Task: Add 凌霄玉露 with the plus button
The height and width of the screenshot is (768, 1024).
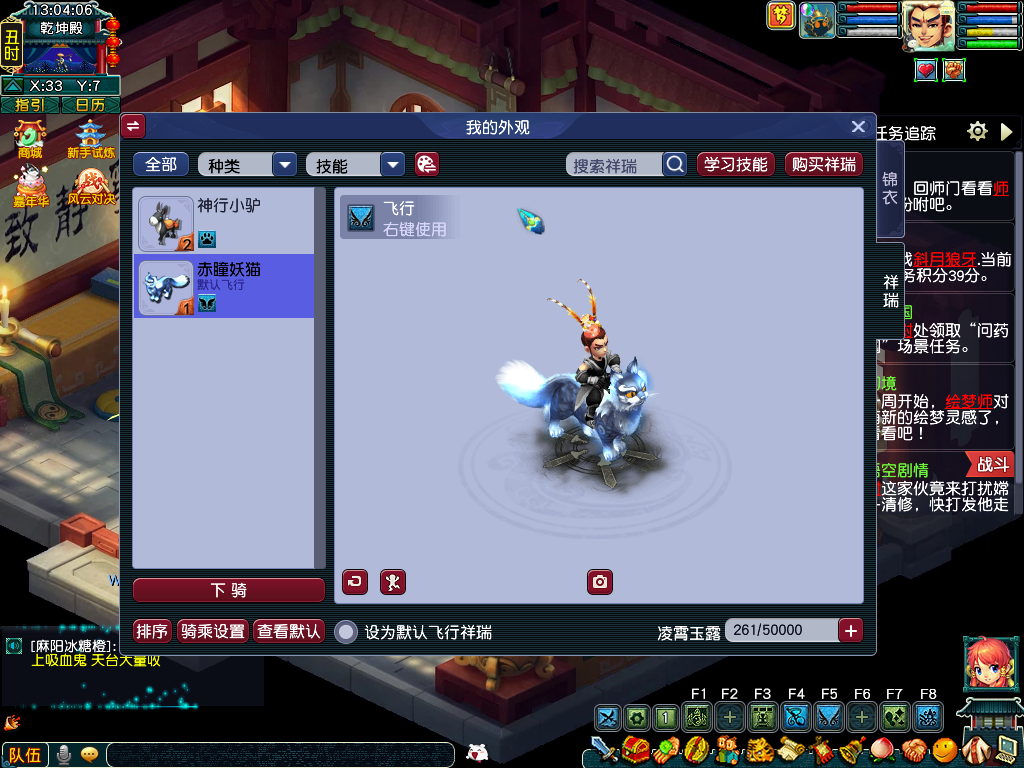Action: pos(850,631)
